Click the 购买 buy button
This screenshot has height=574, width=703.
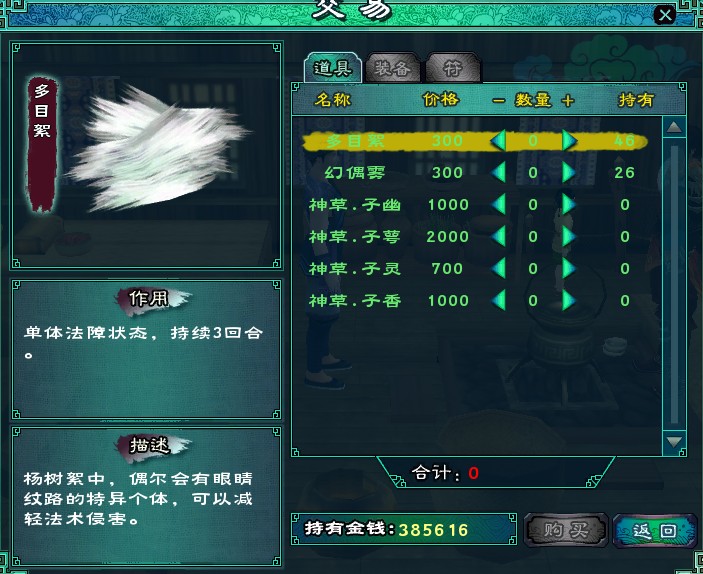pyautogui.click(x=564, y=530)
